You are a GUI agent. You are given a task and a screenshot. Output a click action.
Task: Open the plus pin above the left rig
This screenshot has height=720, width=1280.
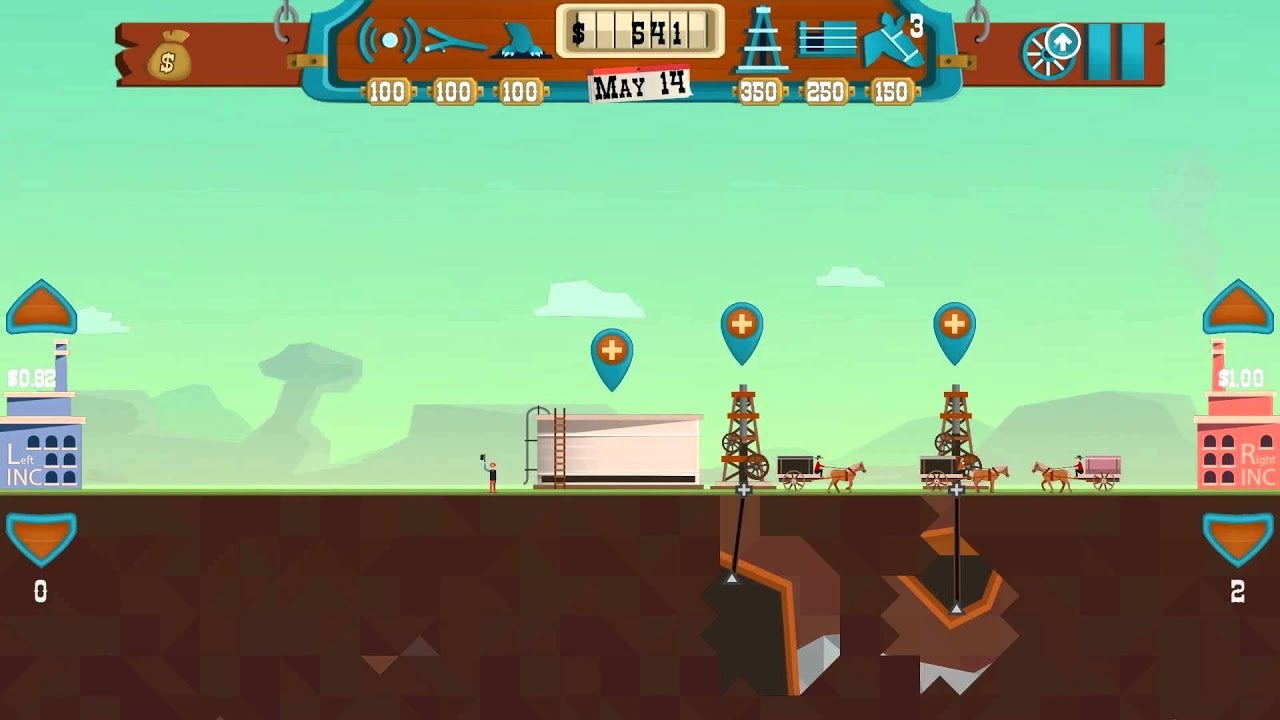click(741, 323)
